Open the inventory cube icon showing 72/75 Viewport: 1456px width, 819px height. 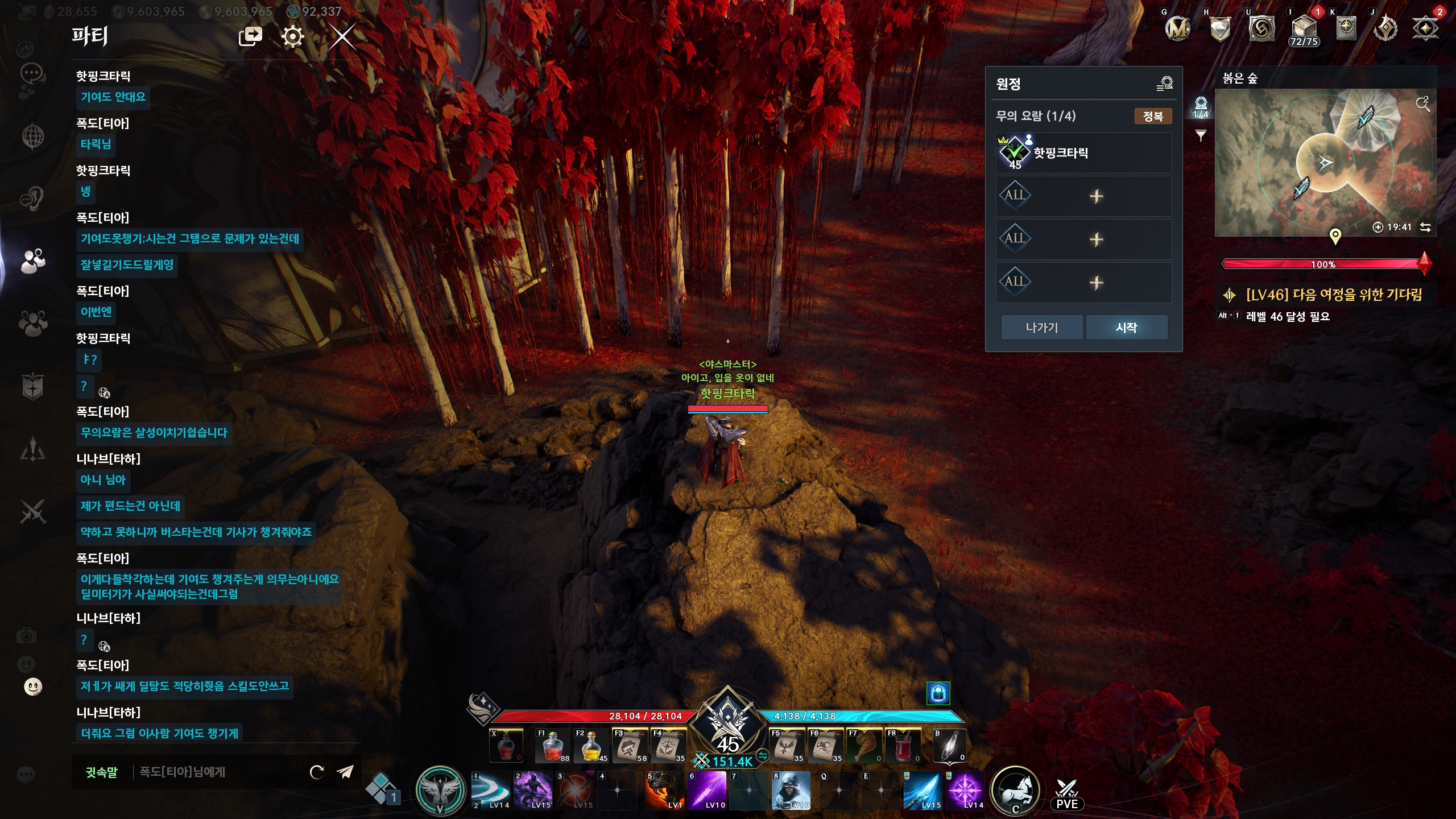pos(1304,30)
